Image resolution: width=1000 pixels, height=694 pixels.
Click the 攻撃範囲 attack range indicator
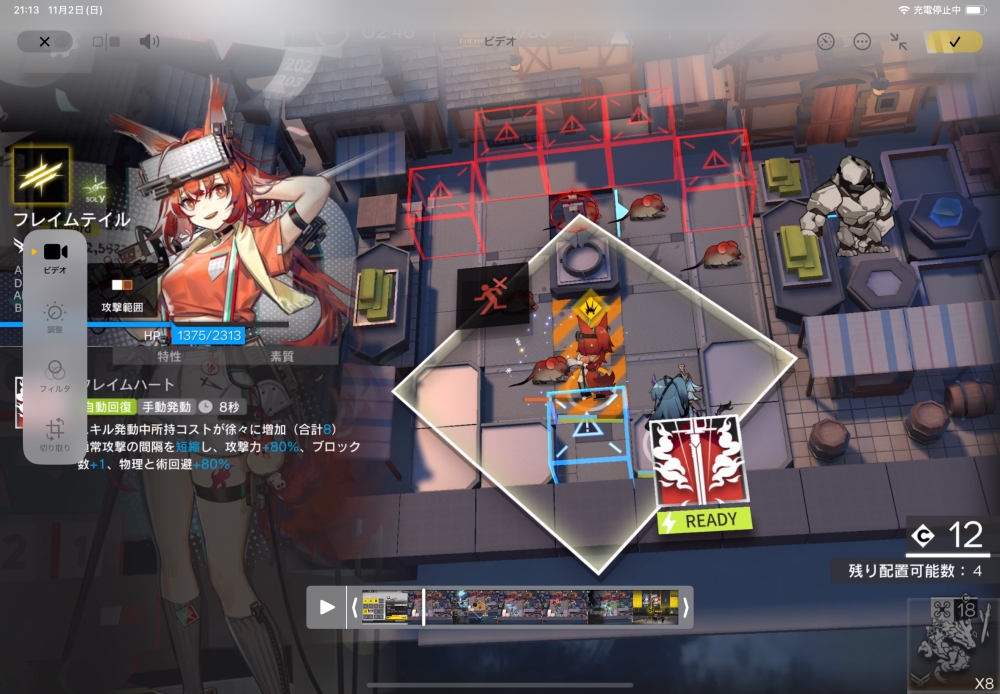(x=123, y=296)
